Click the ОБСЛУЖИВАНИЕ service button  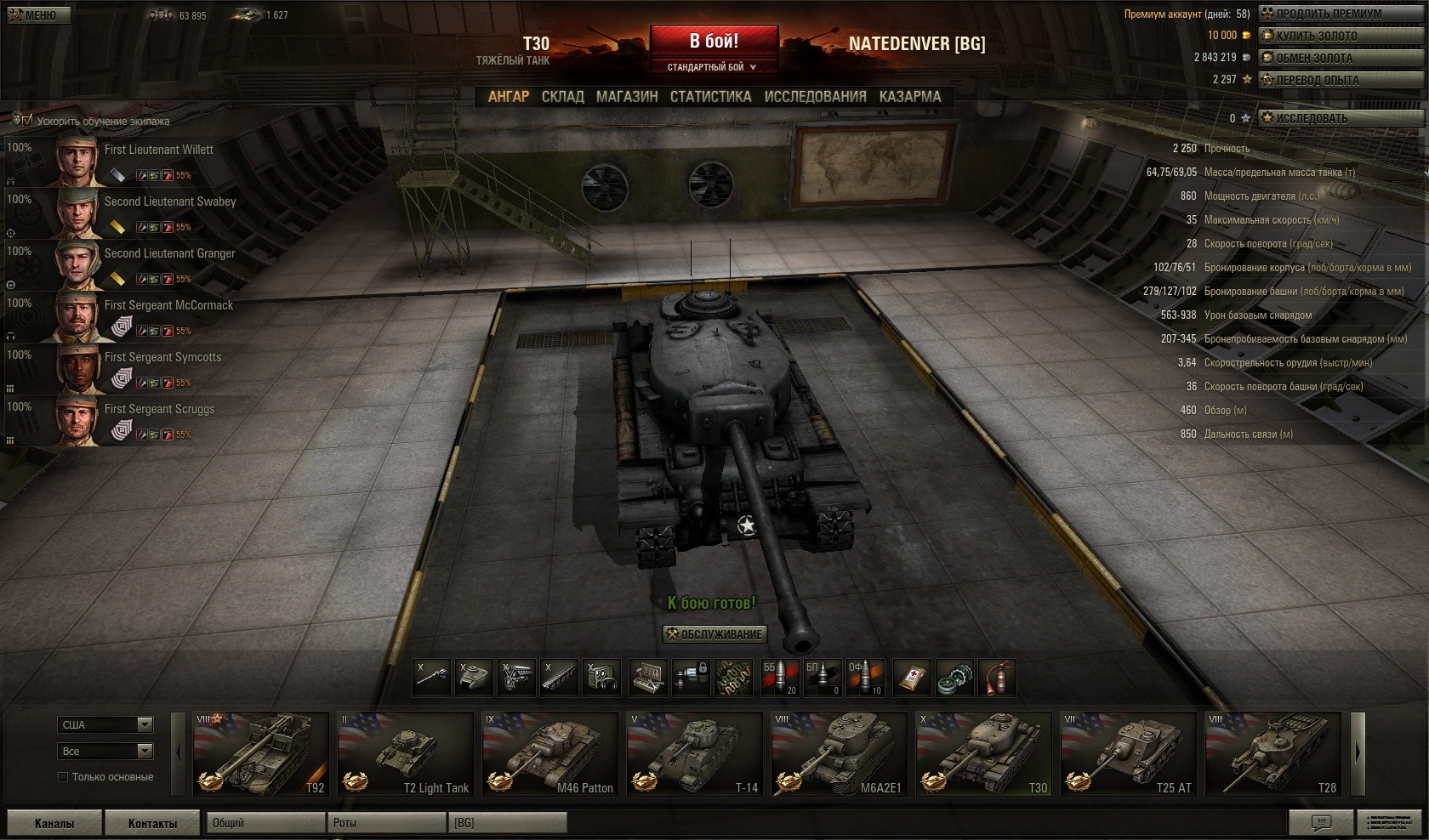click(714, 634)
